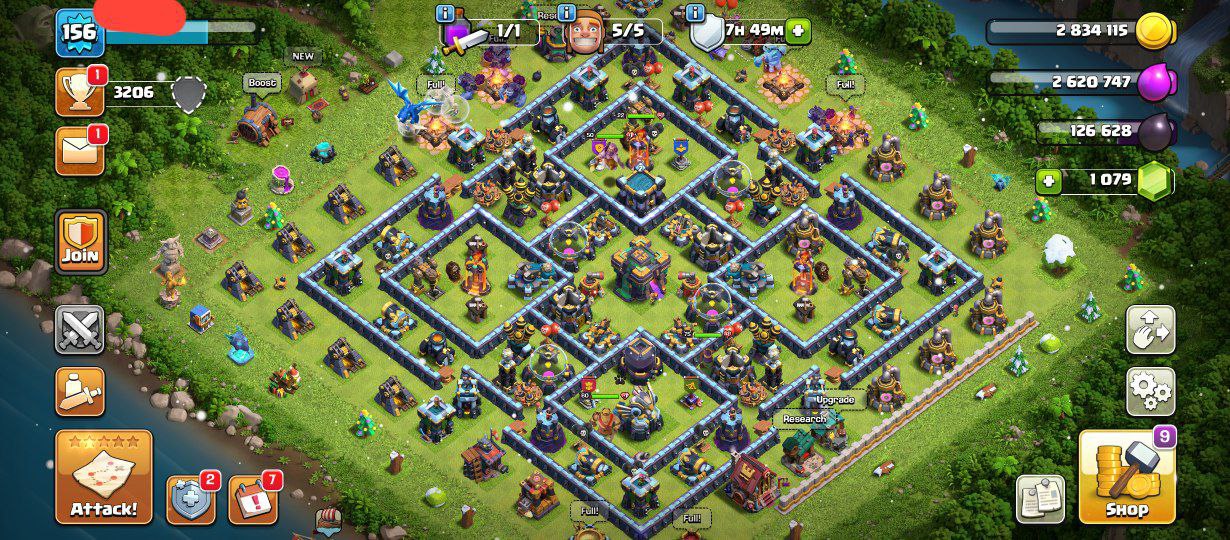Screen dimensions: 1230x540
Task: Extend shield timer with green plus button
Action: (x=798, y=30)
